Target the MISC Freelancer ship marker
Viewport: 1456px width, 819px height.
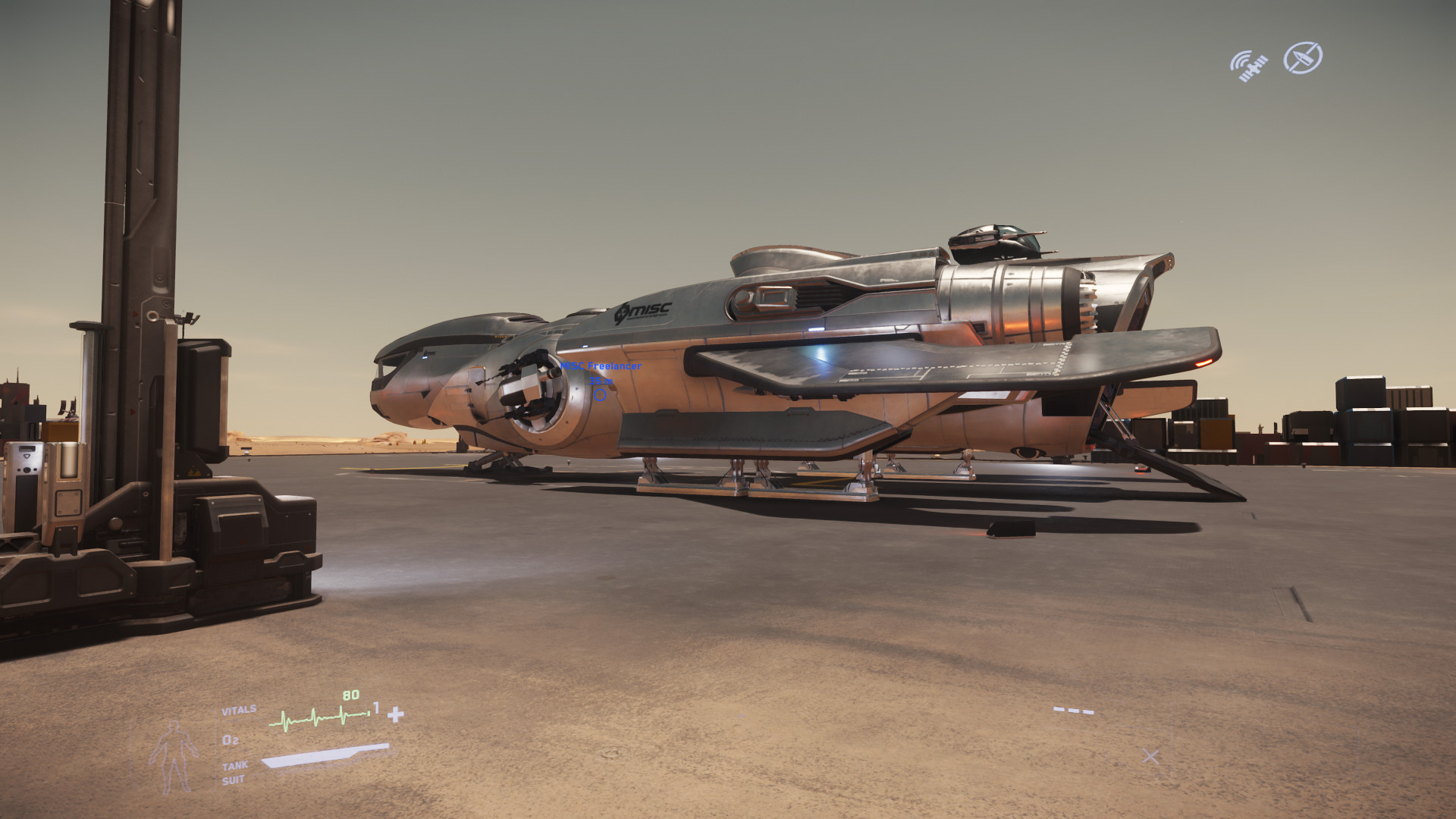pos(600,395)
